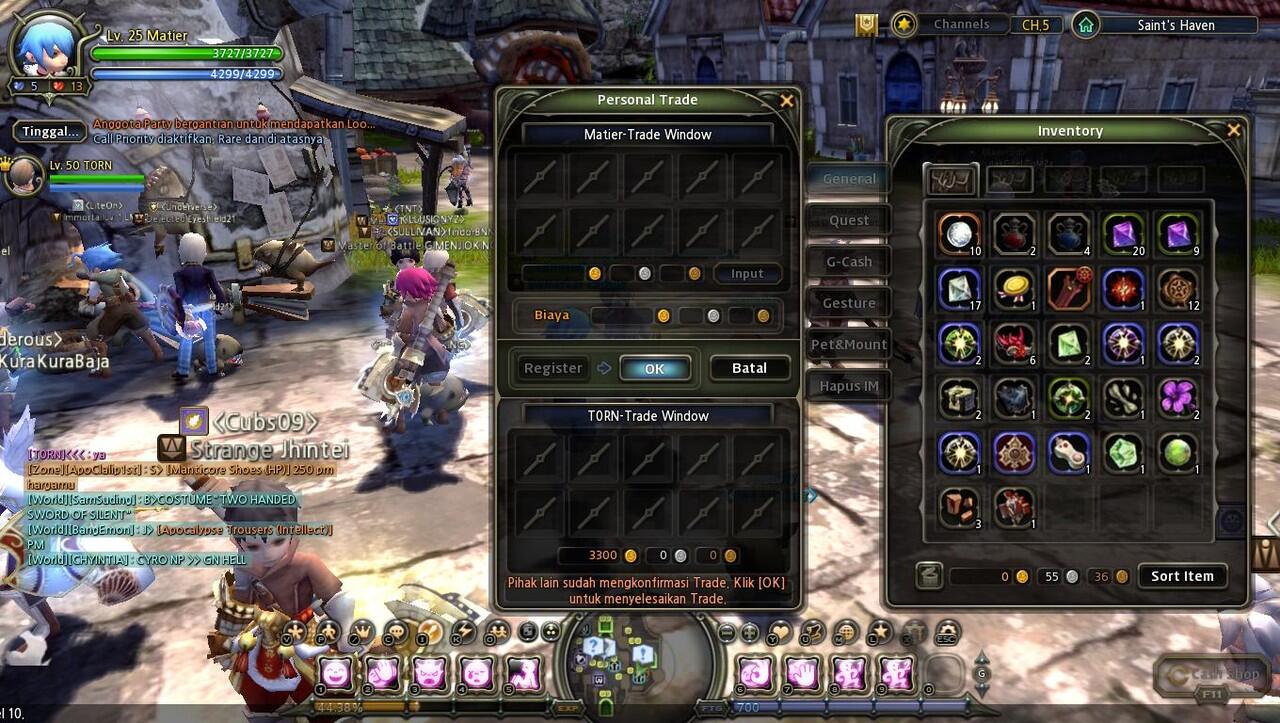Click the Input gold button
The width and height of the screenshot is (1280, 723).
tap(747, 274)
